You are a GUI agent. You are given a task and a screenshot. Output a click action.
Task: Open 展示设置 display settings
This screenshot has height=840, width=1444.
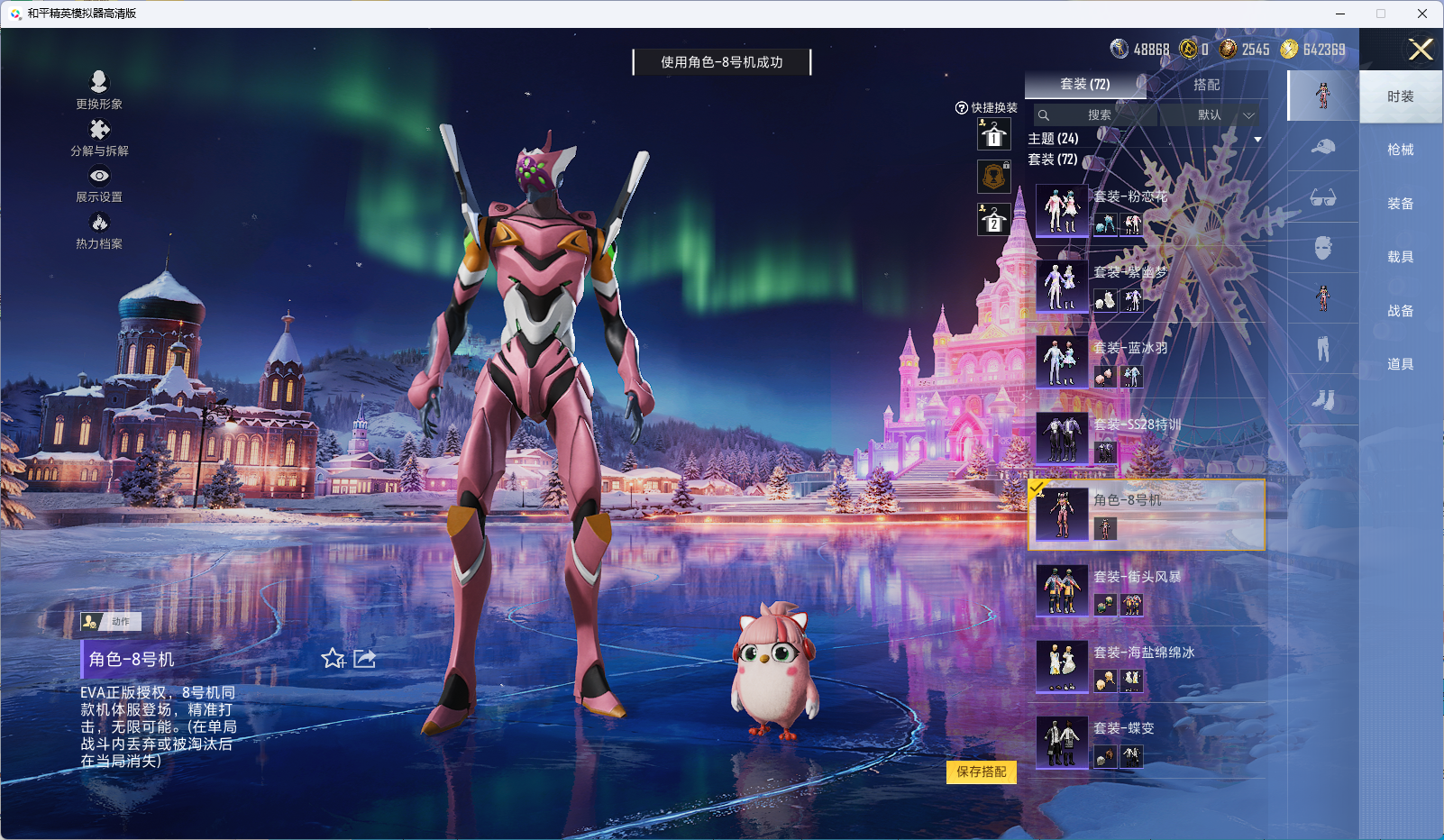click(99, 184)
